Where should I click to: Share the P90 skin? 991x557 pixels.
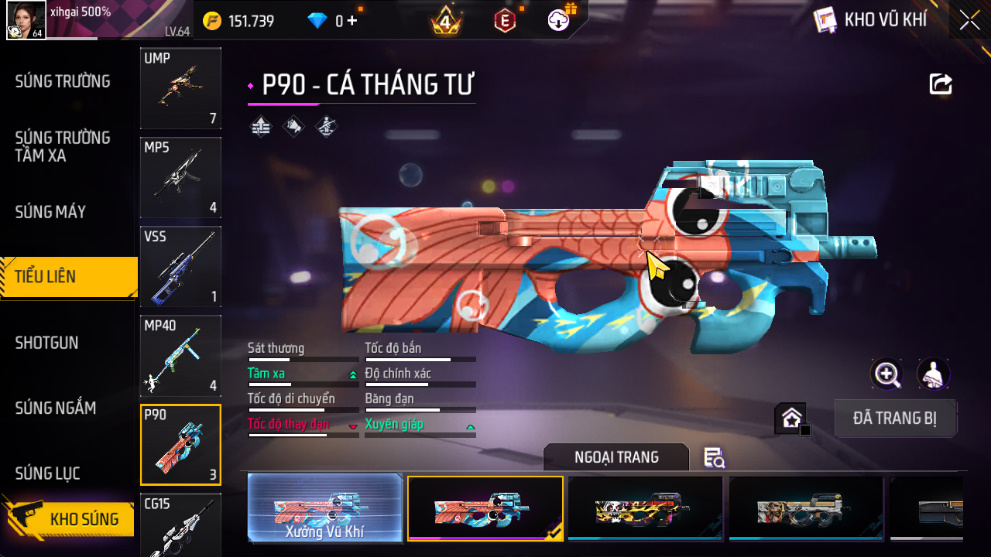pos(940,84)
